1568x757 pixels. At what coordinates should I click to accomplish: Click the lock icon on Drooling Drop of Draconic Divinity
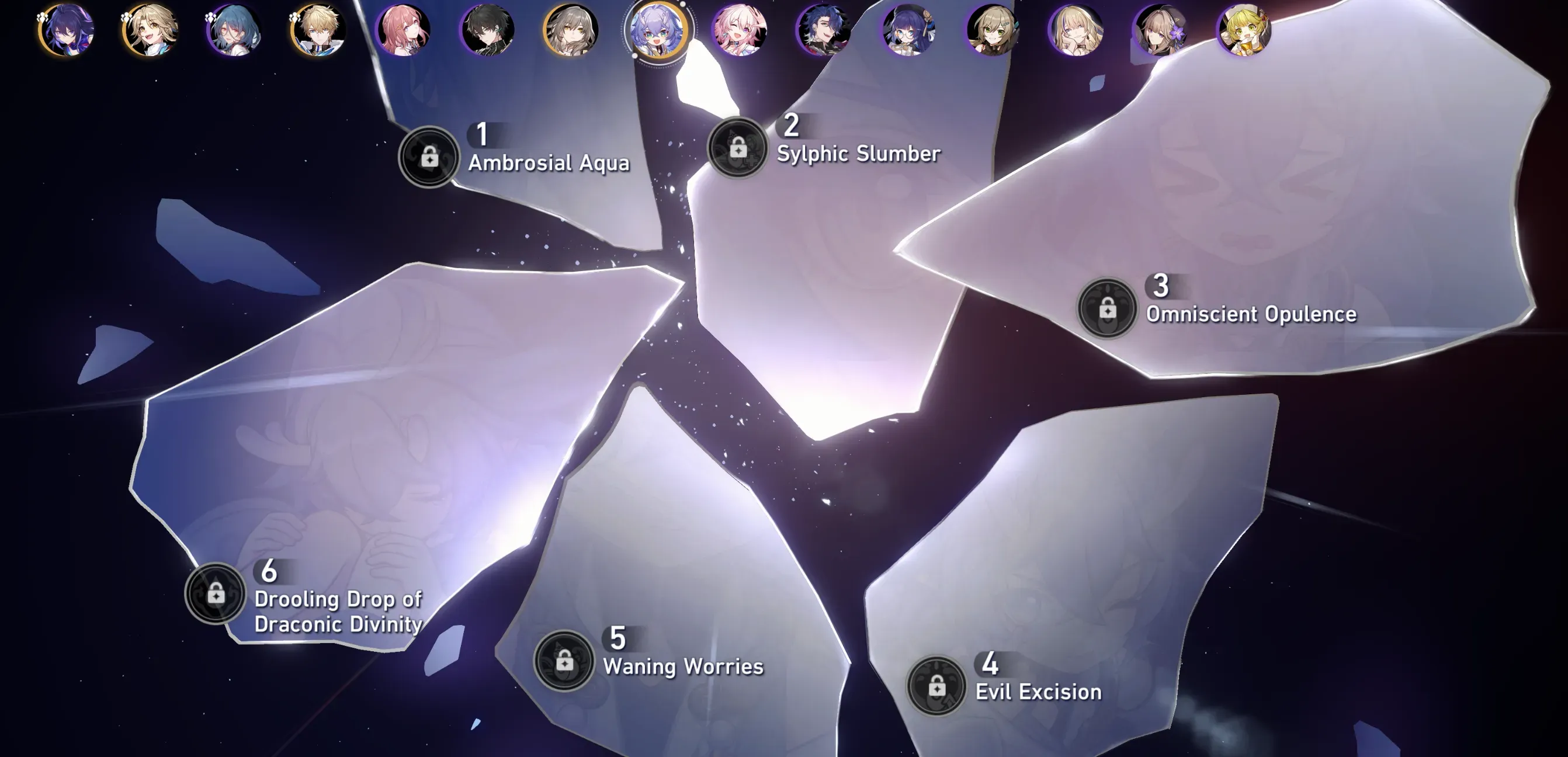(215, 592)
